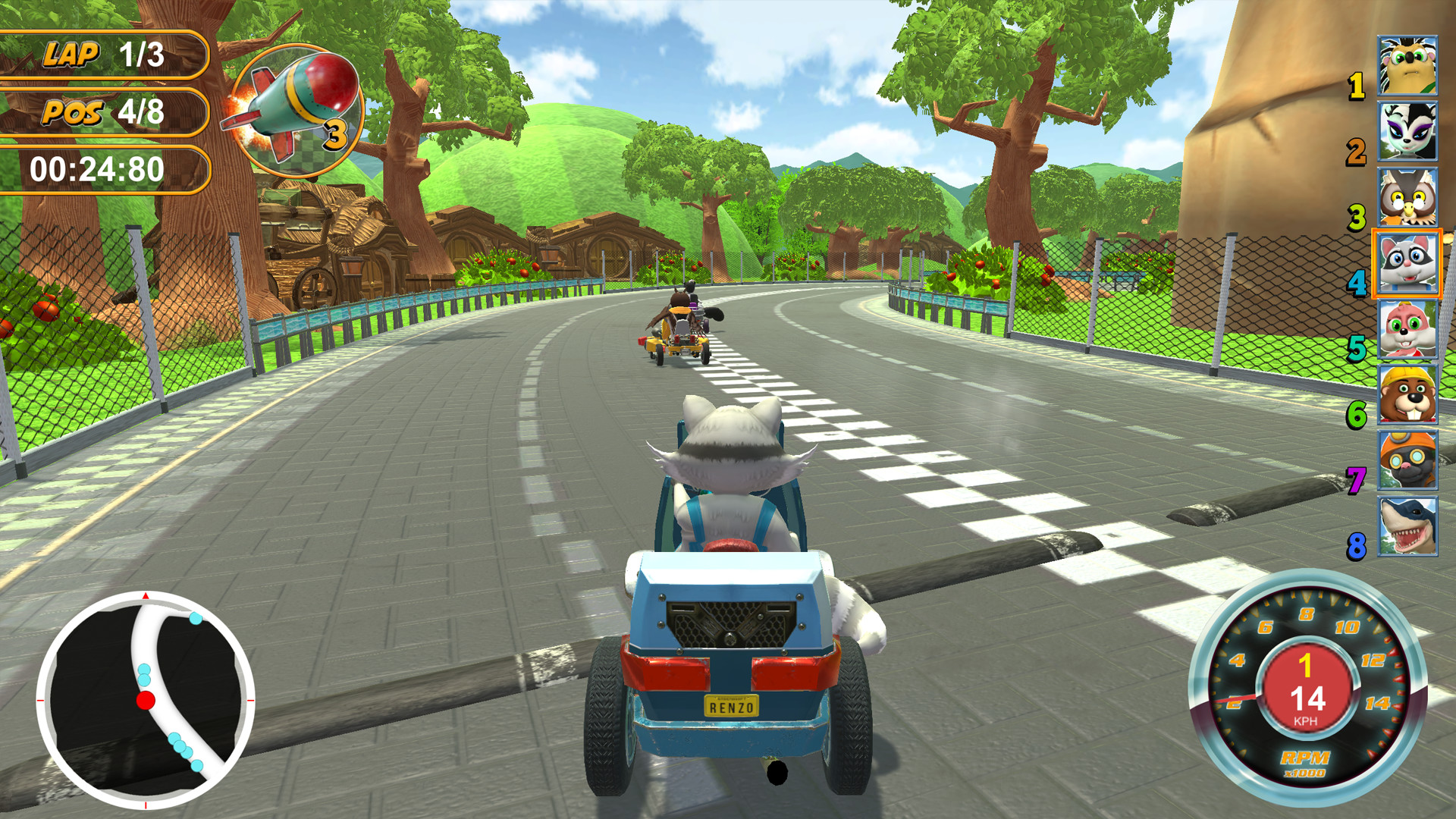Click the owl portrait in third position
1456x819 pixels.
point(1407,197)
